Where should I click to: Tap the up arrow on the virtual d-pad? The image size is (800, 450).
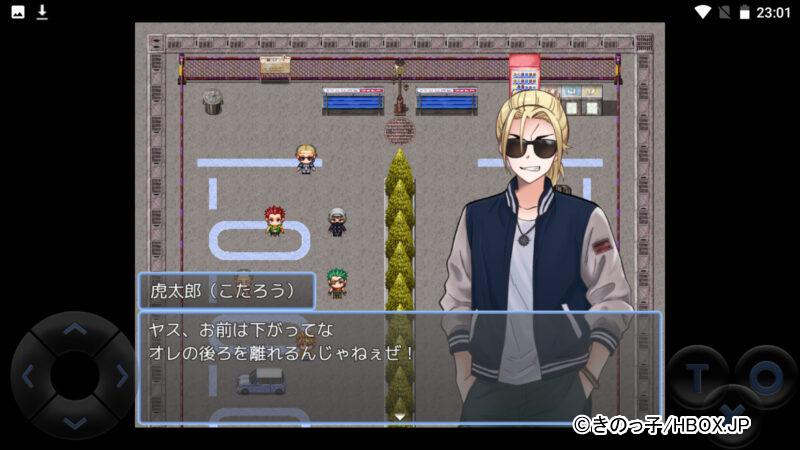pyautogui.click(x=74, y=329)
